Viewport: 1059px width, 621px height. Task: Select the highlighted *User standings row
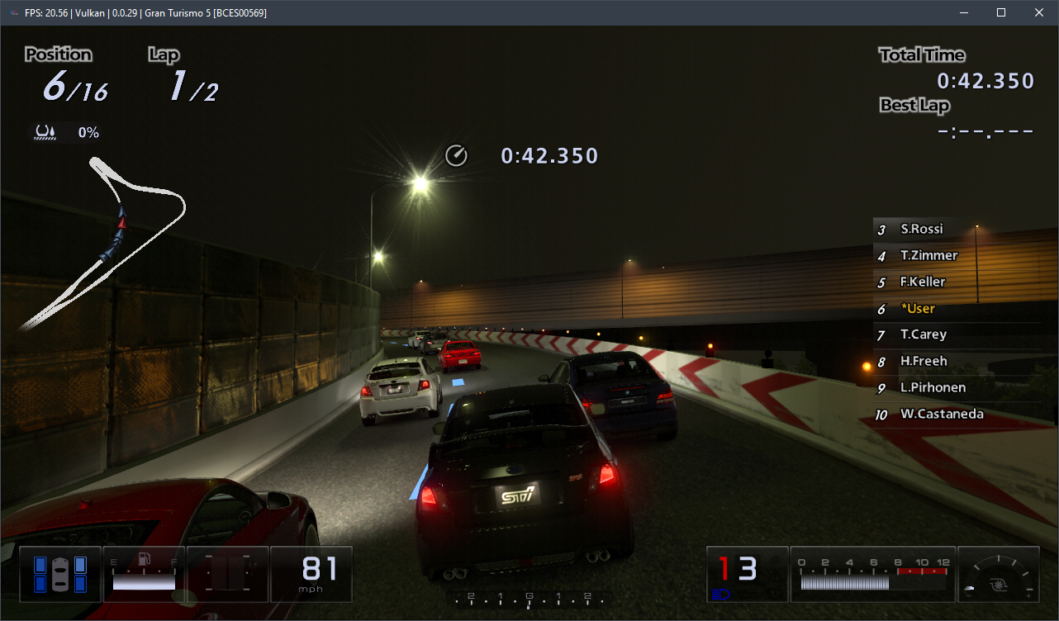pyautogui.click(x=917, y=309)
